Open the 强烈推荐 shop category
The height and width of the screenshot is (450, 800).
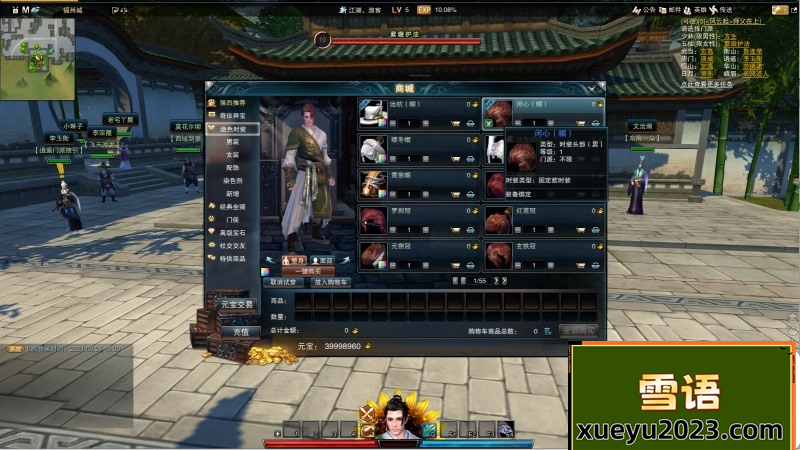pyautogui.click(x=232, y=103)
